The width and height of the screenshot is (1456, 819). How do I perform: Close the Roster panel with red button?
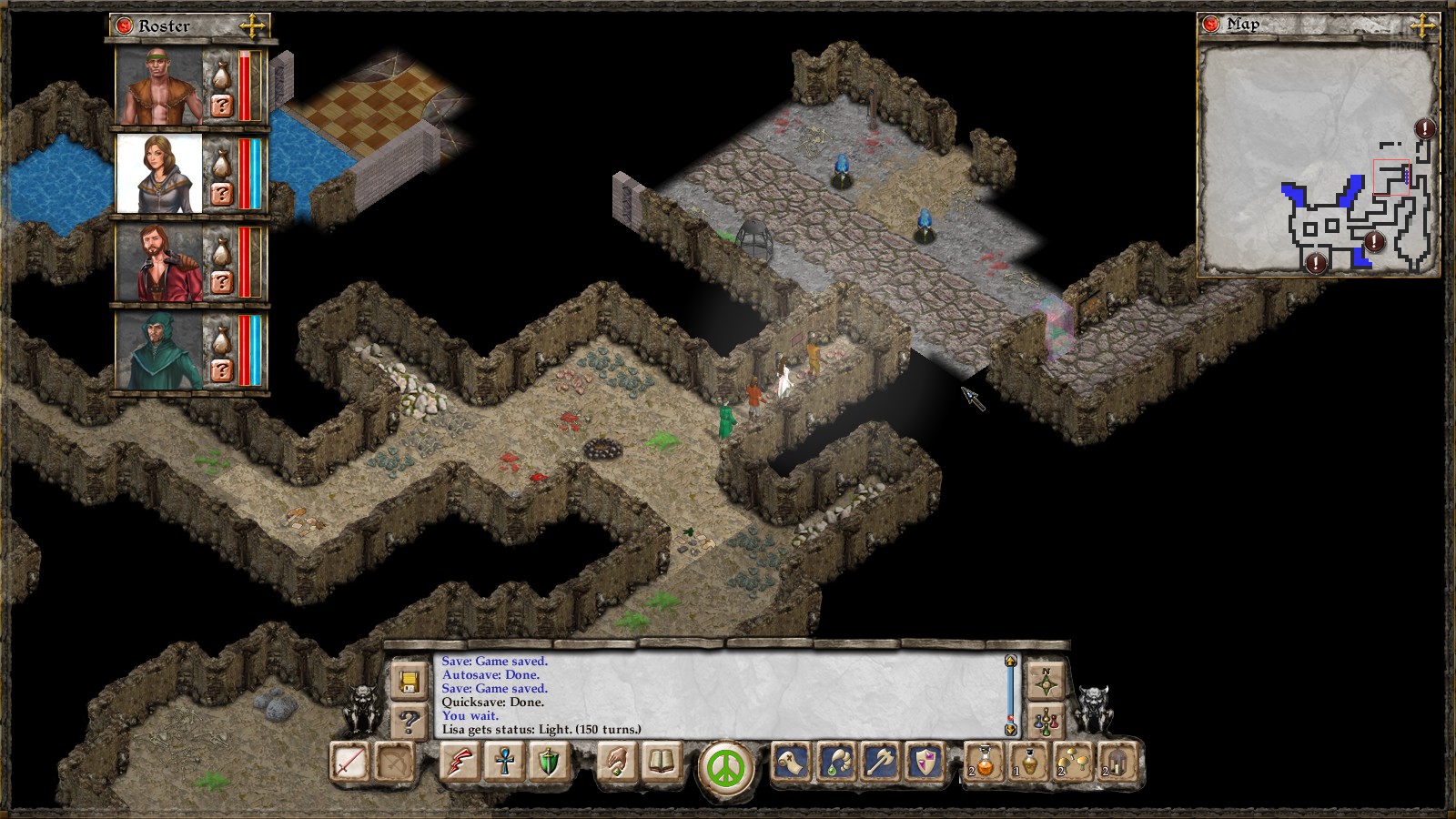pyautogui.click(x=123, y=25)
